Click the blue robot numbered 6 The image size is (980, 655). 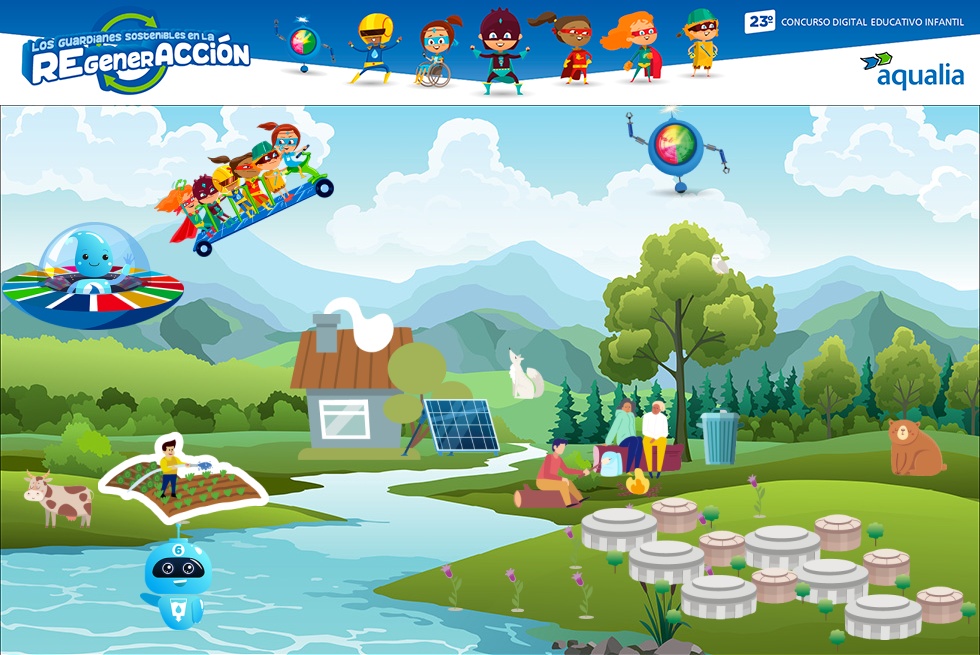pyautogui.click(x=177, y=582)
